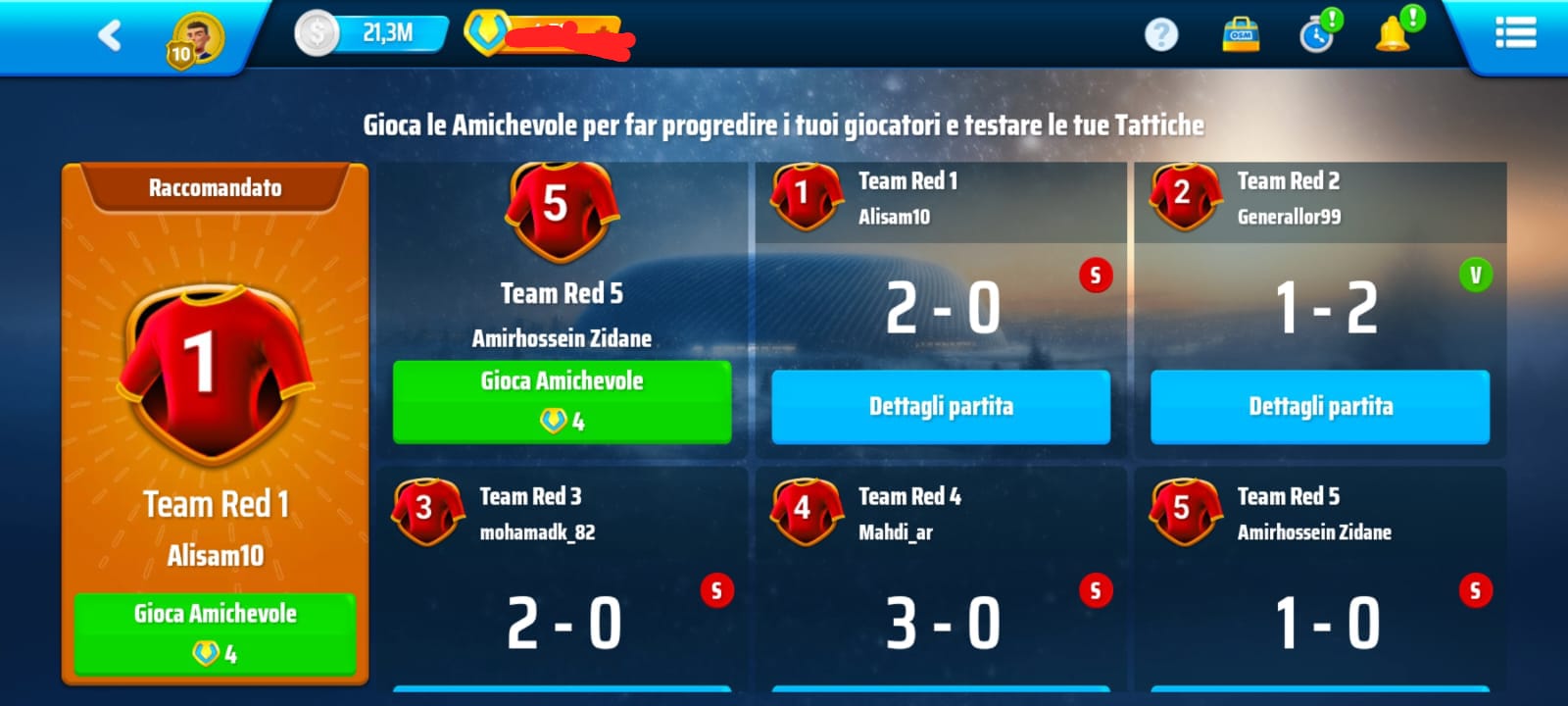Open the 21,3M club funds balance

[x=372, y=34]
